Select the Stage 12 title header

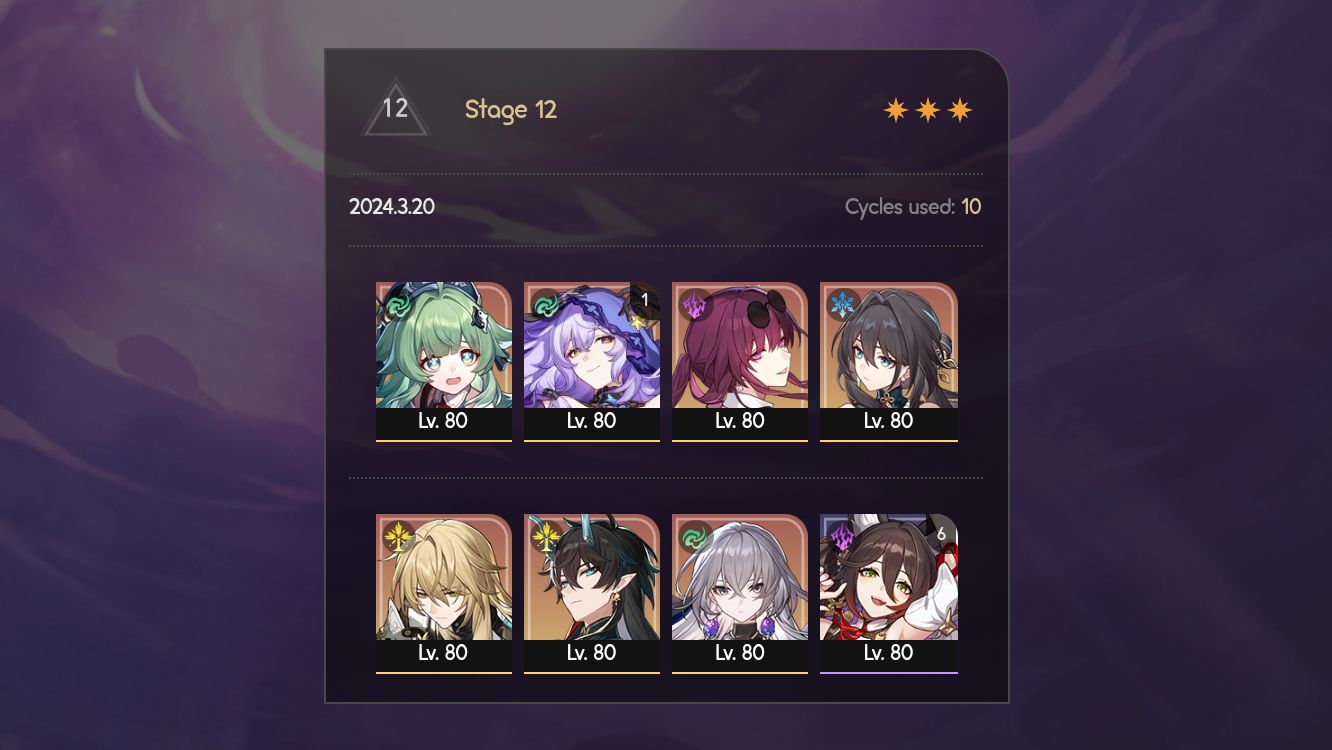click(511, 110)
